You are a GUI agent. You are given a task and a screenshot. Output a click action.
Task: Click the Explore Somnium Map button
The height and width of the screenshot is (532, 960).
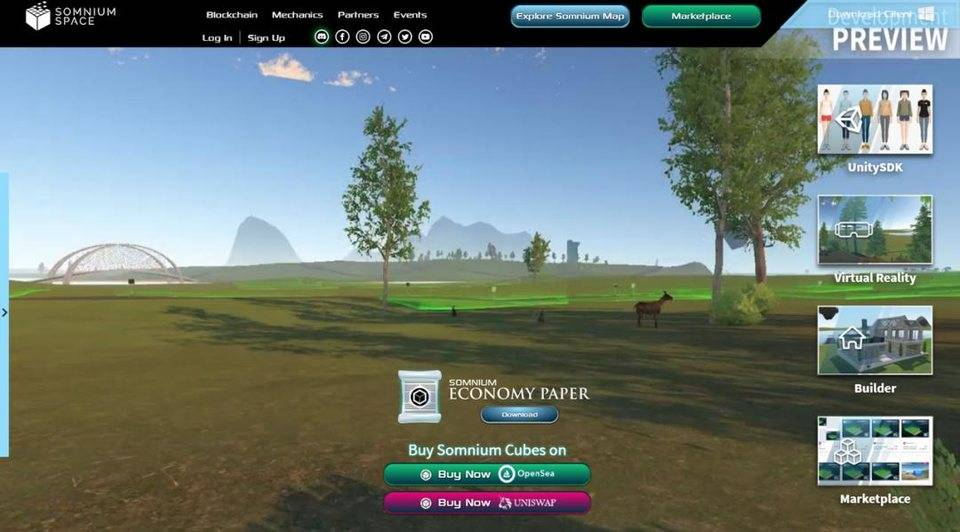pos(570,16)
